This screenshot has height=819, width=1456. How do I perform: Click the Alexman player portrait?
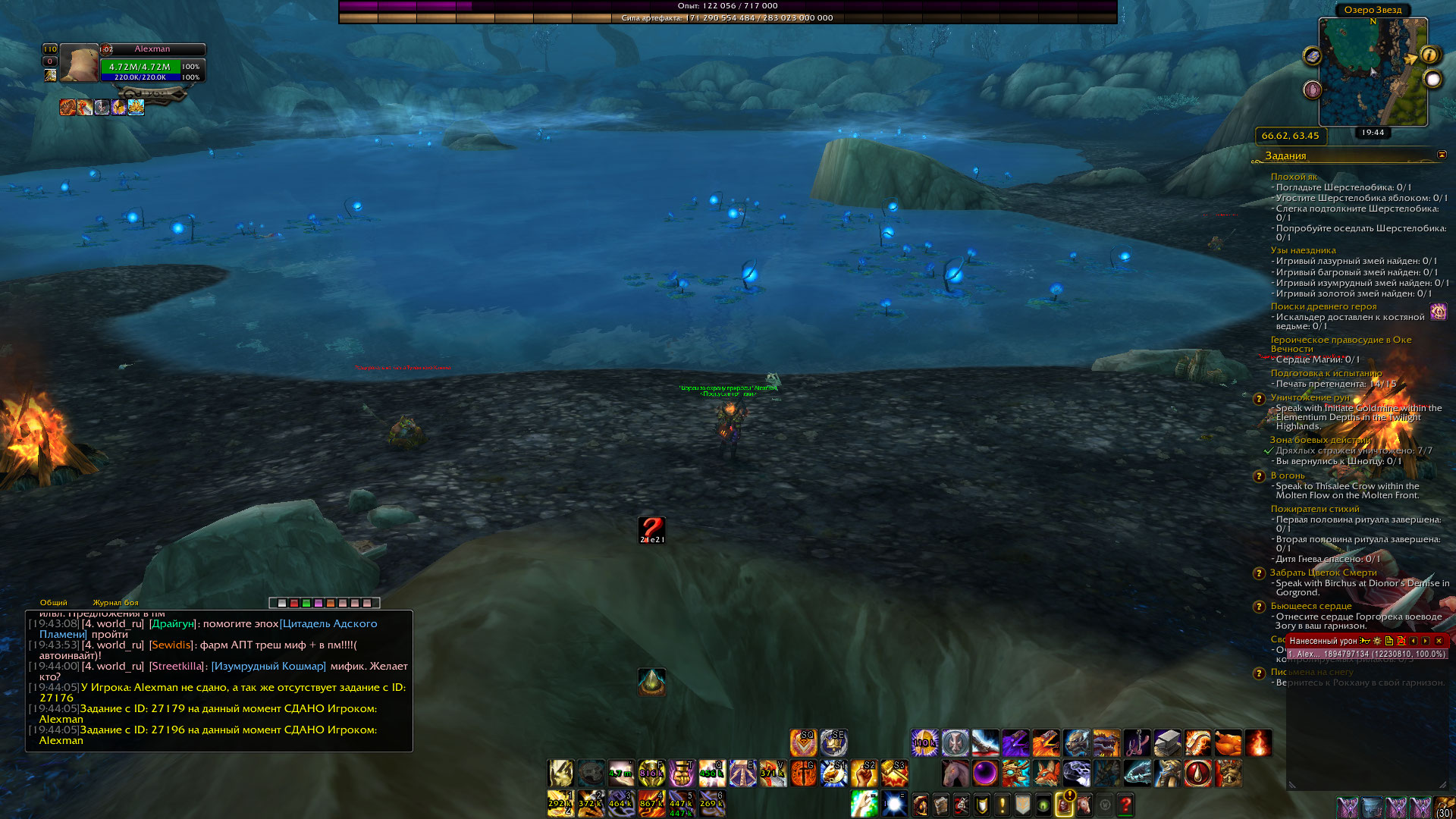(x=79, y=63)
